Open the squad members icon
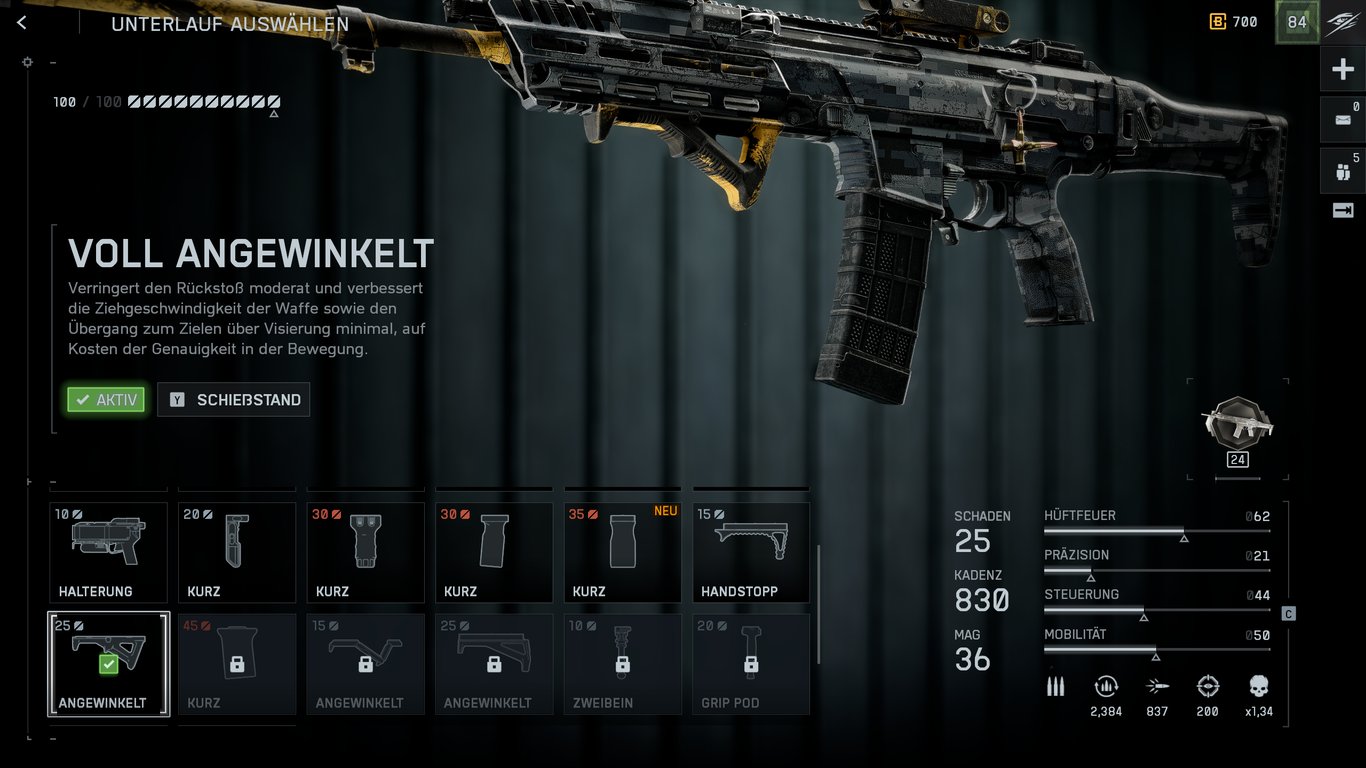1366x768 pixels. coord(1343,171)
